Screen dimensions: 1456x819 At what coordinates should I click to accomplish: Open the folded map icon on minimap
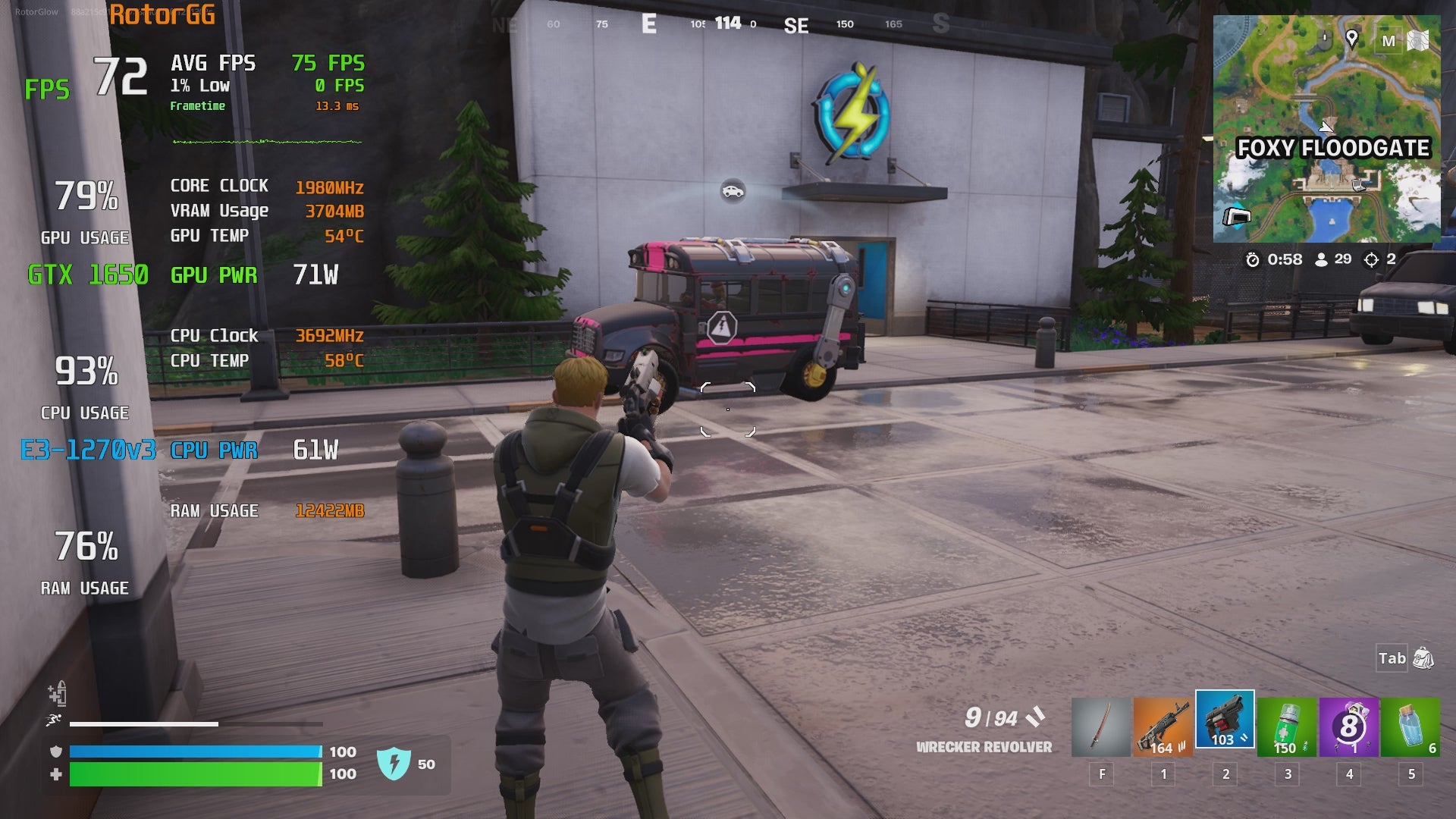tap(1418, 40)
